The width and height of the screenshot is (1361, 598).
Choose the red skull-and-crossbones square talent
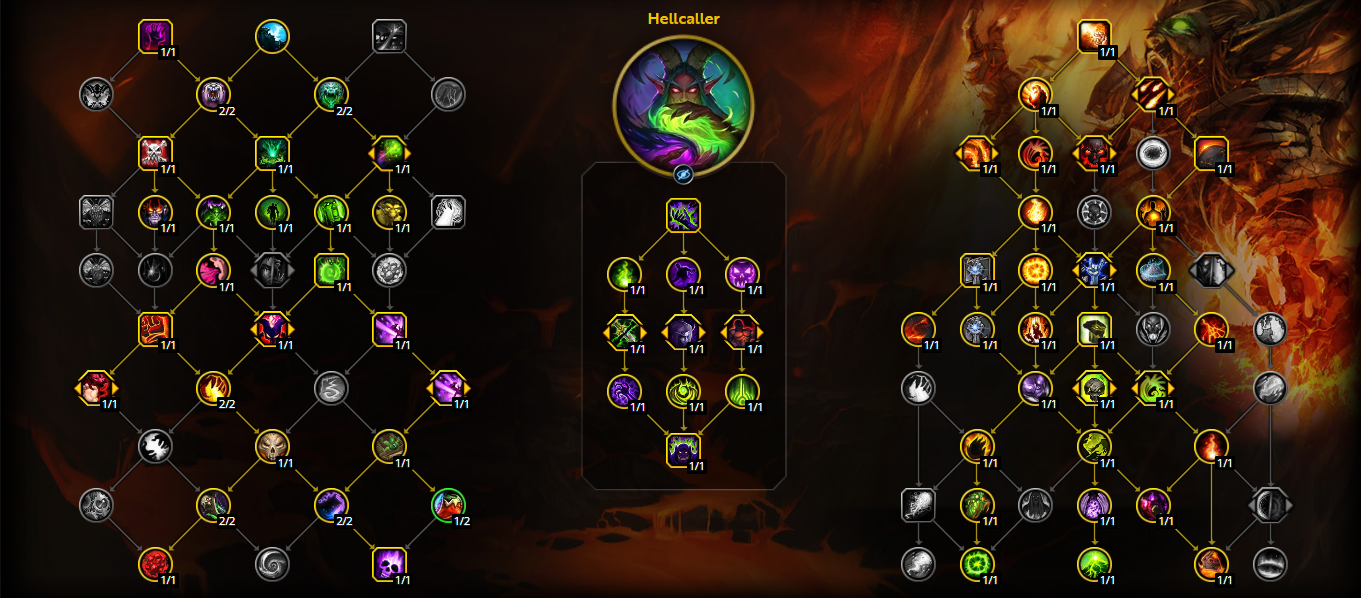pos(155,153)
